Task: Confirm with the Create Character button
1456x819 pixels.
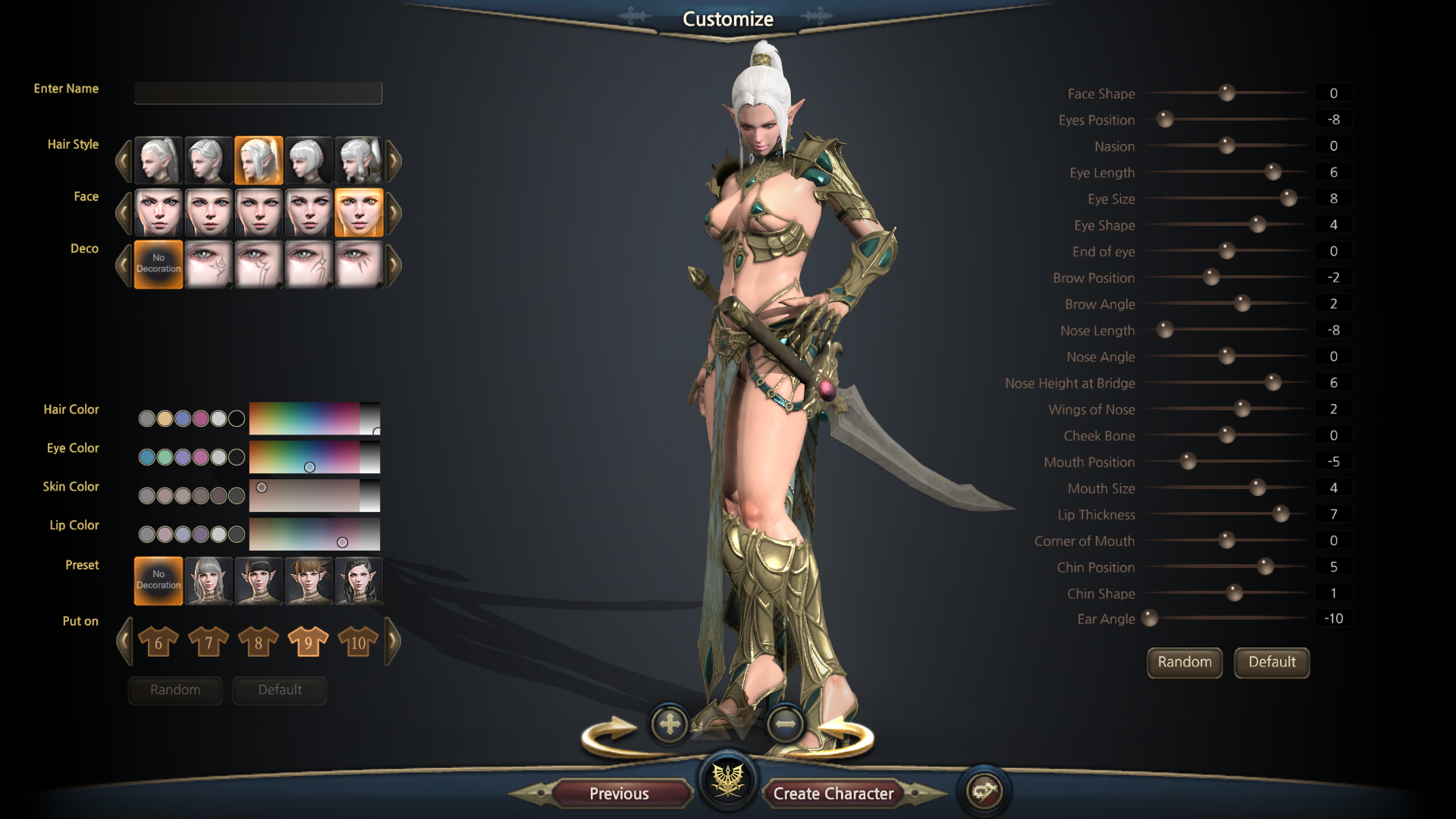Action: coord(833,793)
